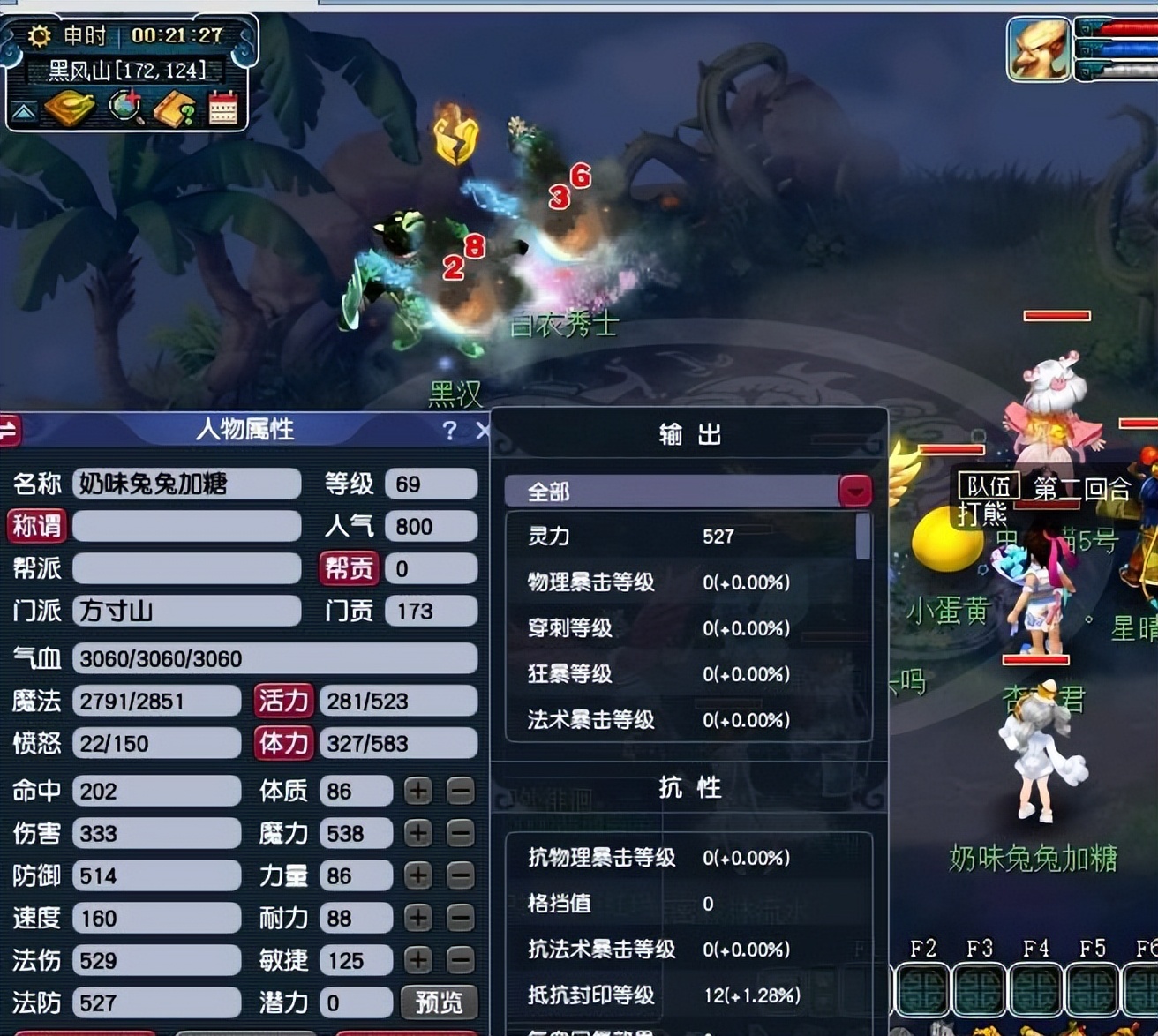Click the 预览 preview button
The width and height of the screenshot is (1158, 1036).
pyautogui.click(x=439, y=1003)
